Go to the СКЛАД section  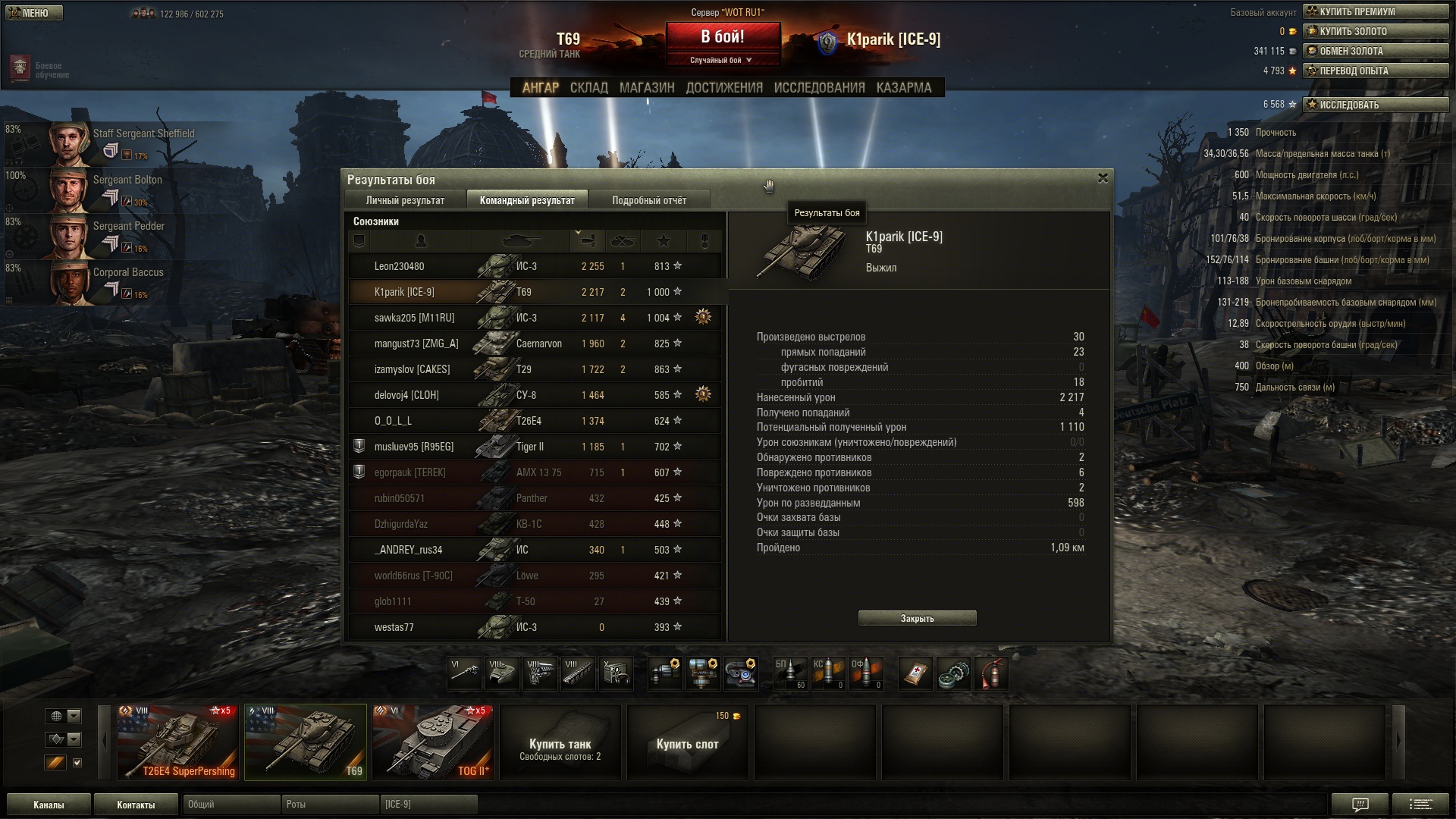[588, 88]
